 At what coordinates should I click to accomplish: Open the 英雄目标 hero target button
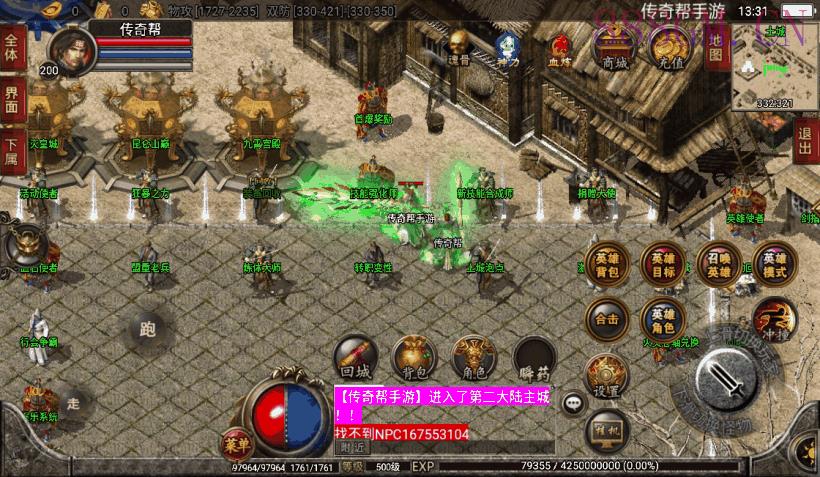pos(663,261)
